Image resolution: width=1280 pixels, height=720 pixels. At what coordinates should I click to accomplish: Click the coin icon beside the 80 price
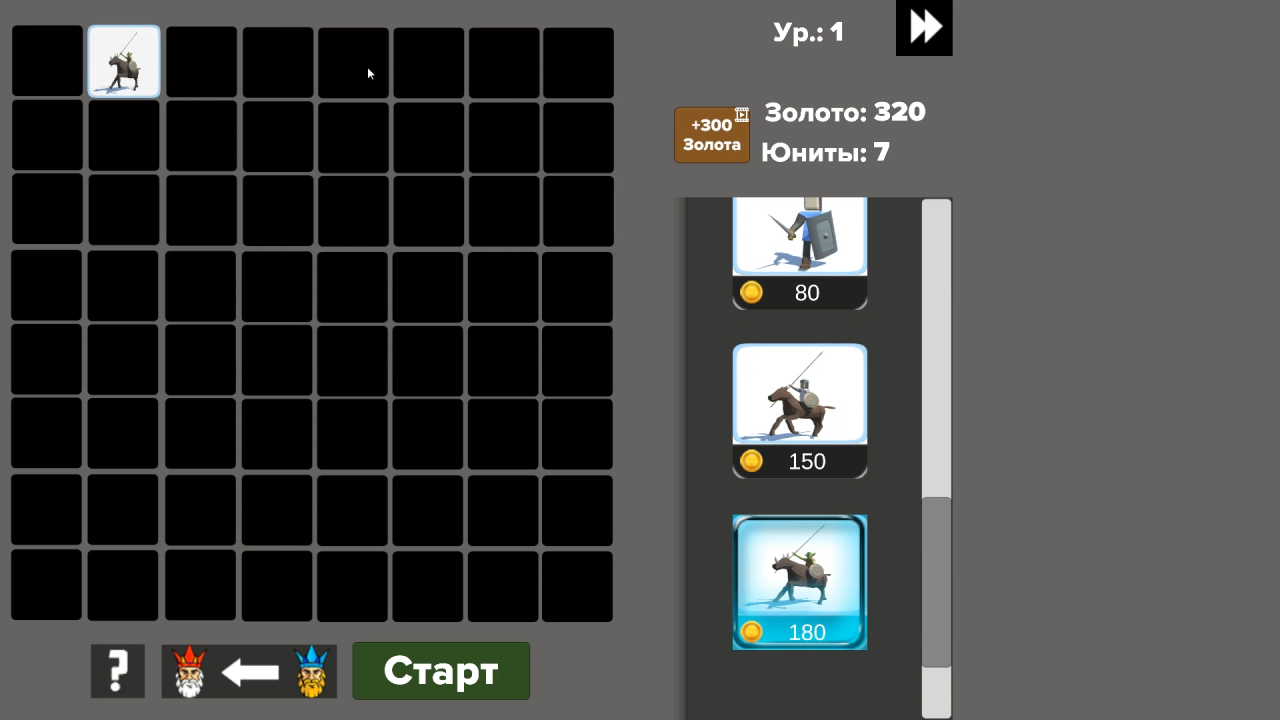click(751, 292)
